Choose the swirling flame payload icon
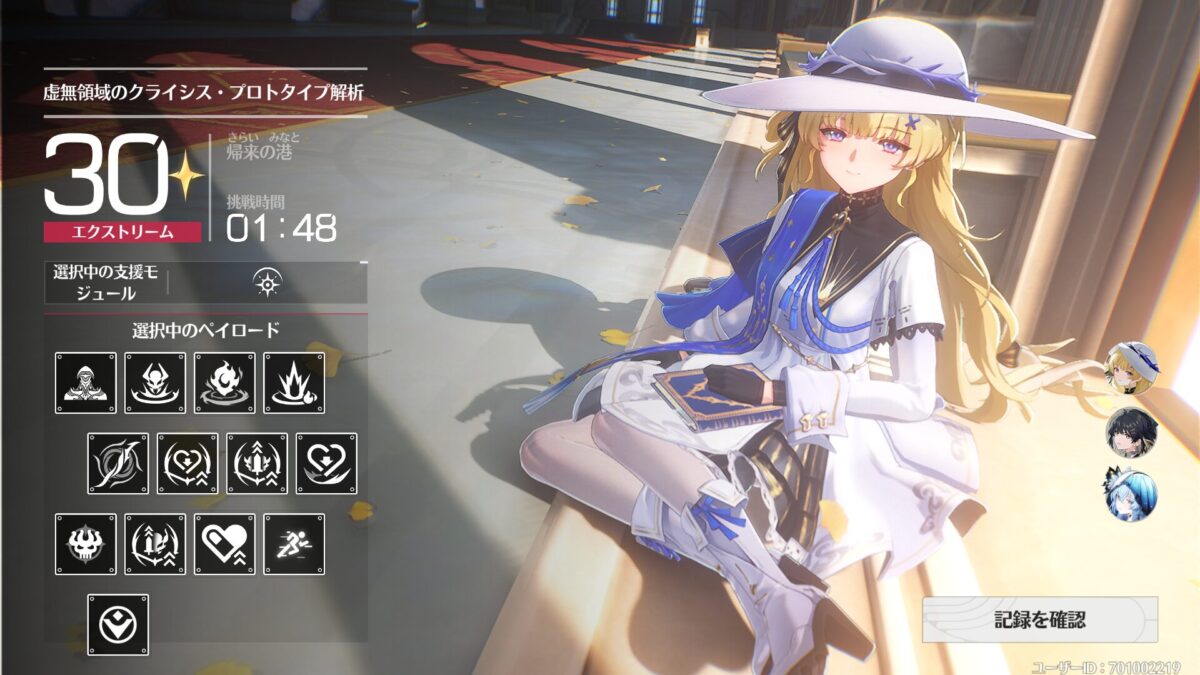 (x=225, y=383)
